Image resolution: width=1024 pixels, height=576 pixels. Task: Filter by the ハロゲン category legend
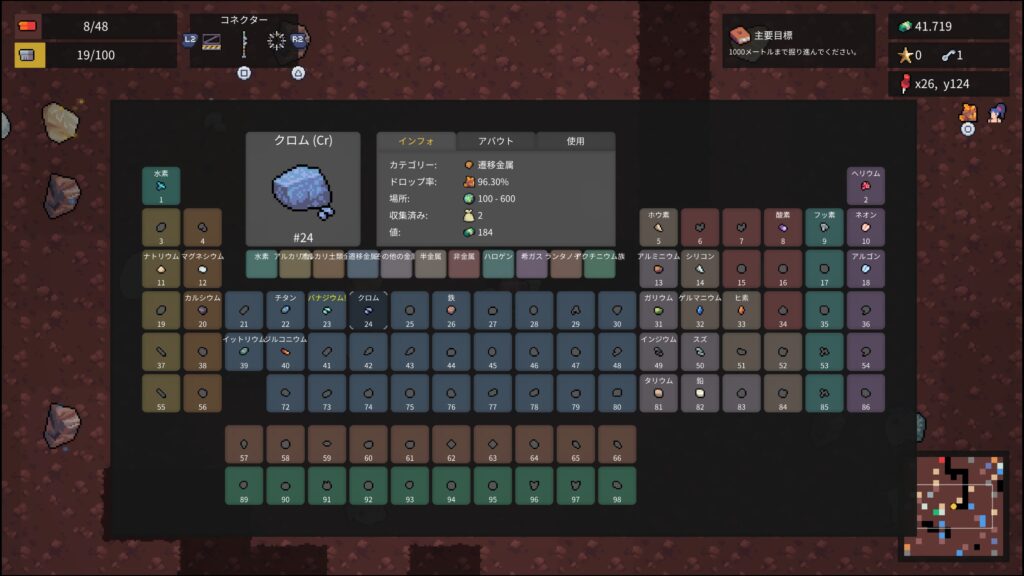click(498, 264)
